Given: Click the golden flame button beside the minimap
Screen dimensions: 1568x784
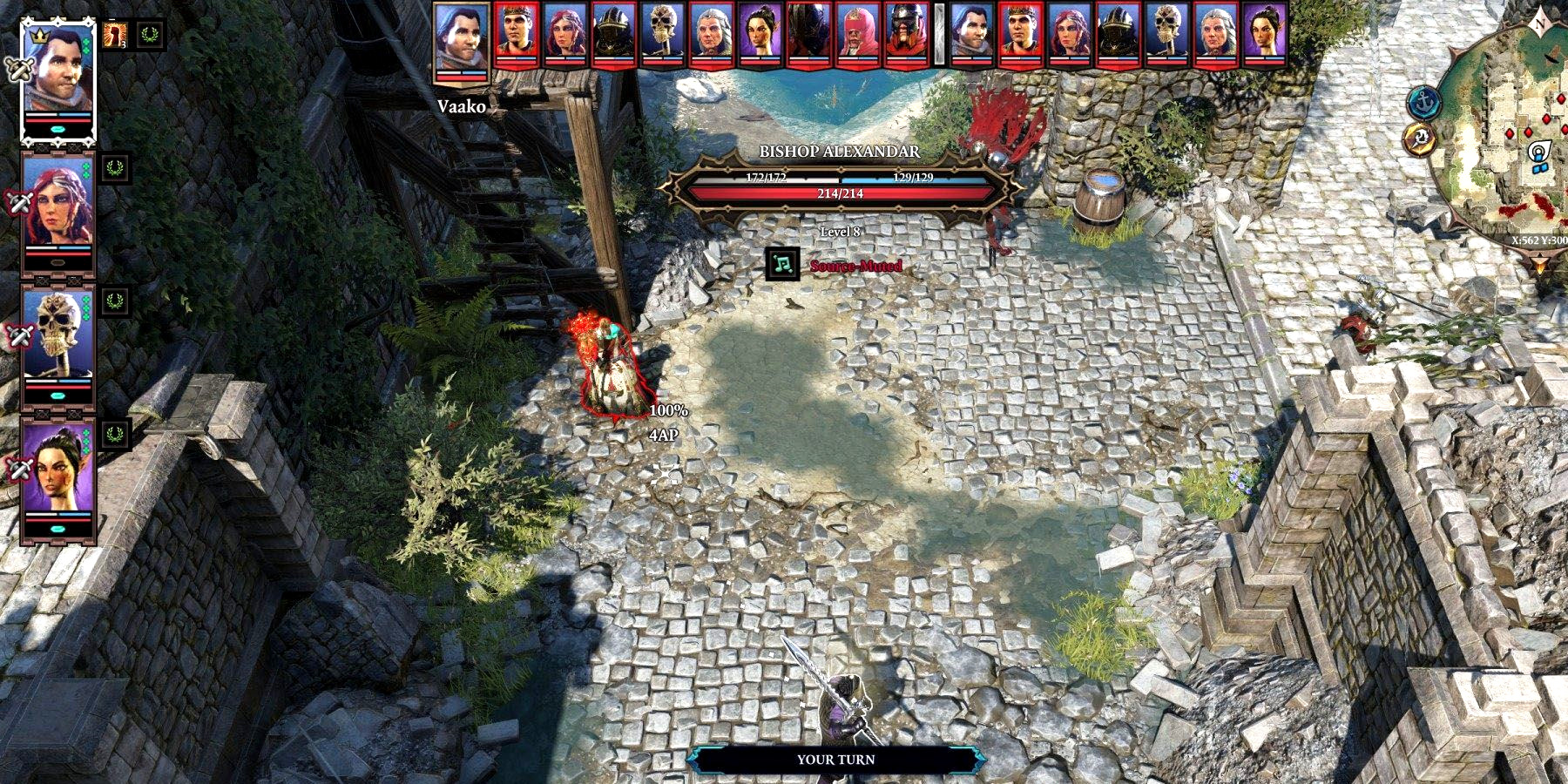Looking at the screenshot, I should click(x=1420, y=139).
